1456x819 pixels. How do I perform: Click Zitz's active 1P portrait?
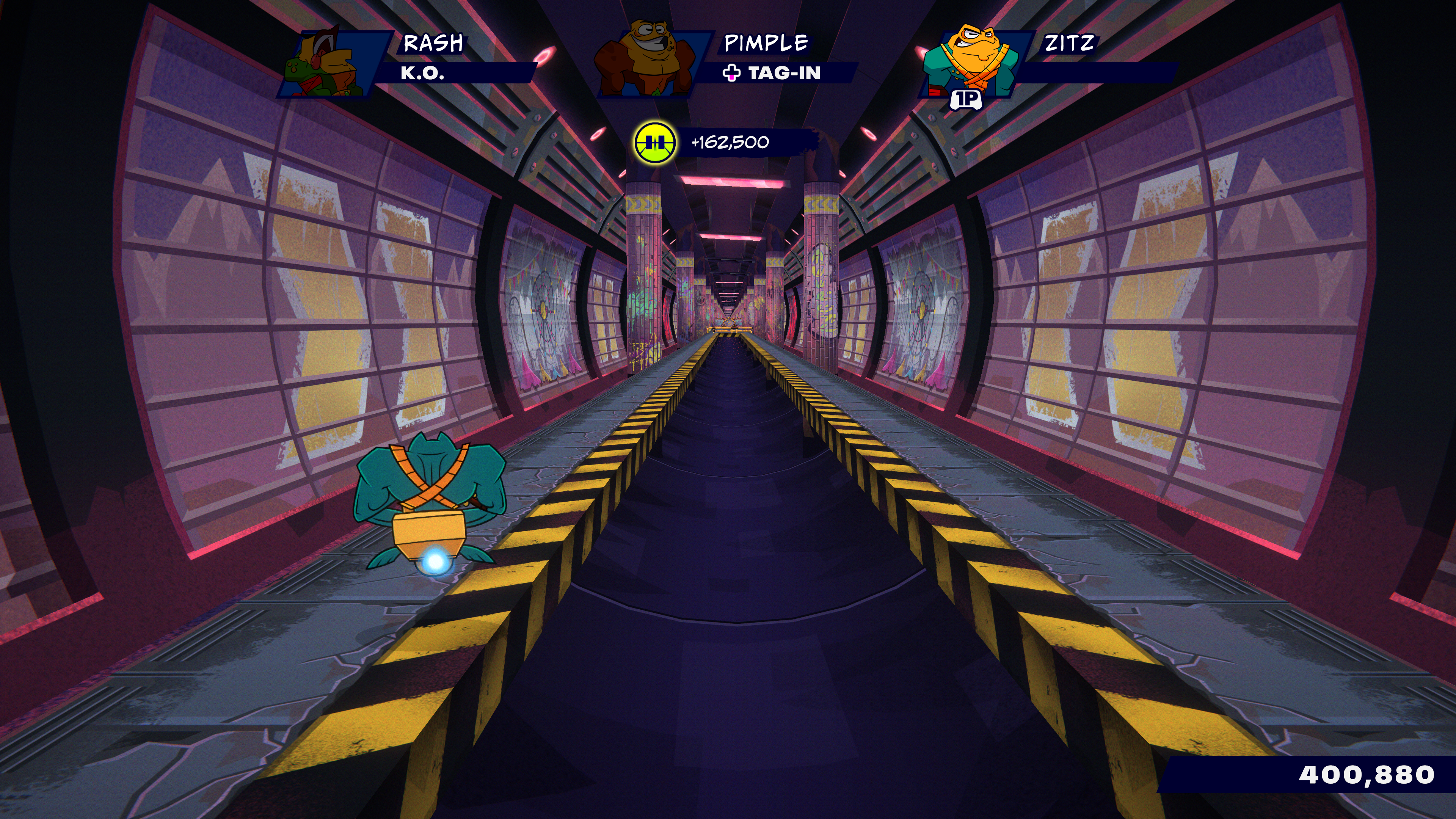pyautogui.click(x=971, y=61)
